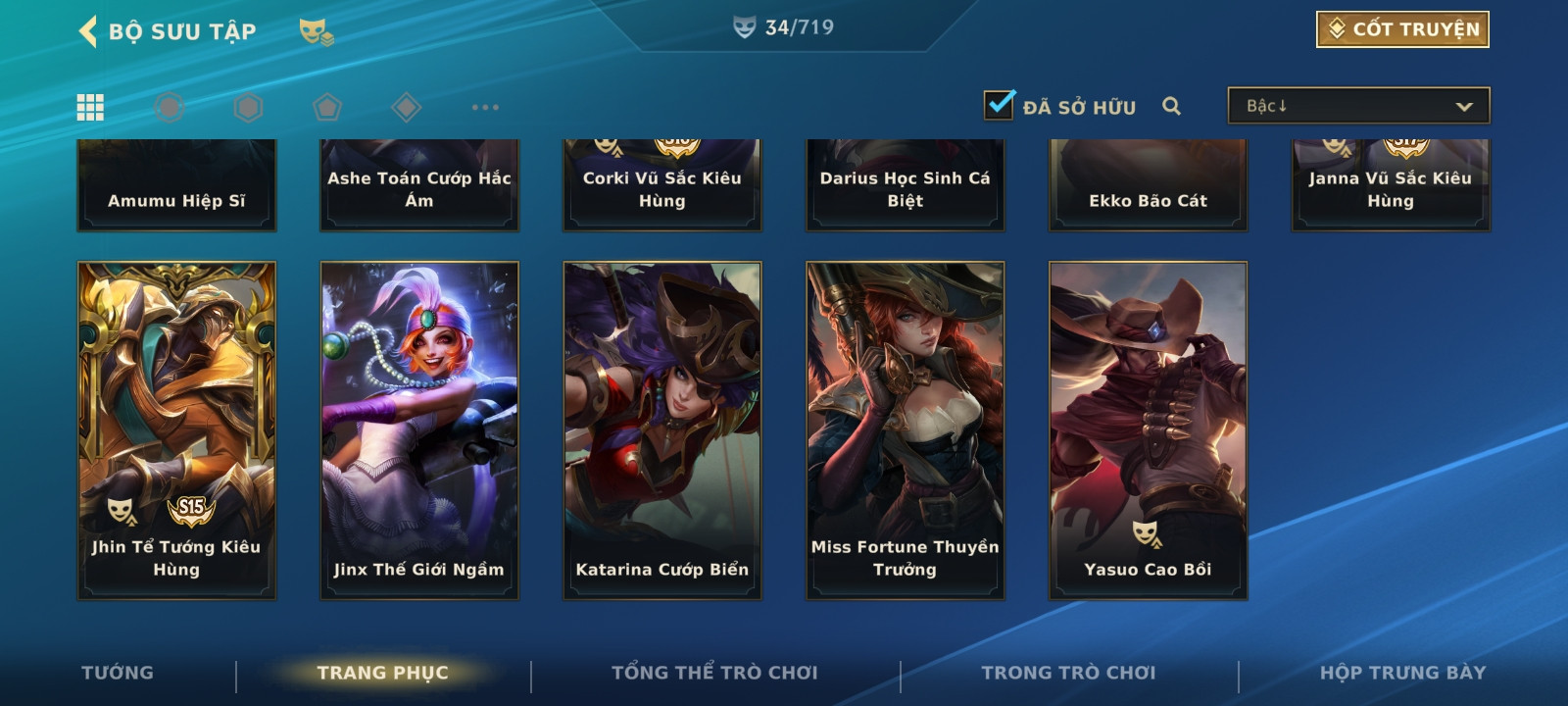Select the all-skins grid filter icon
Screen dimensions: 1568x706
tap(90, 107)
